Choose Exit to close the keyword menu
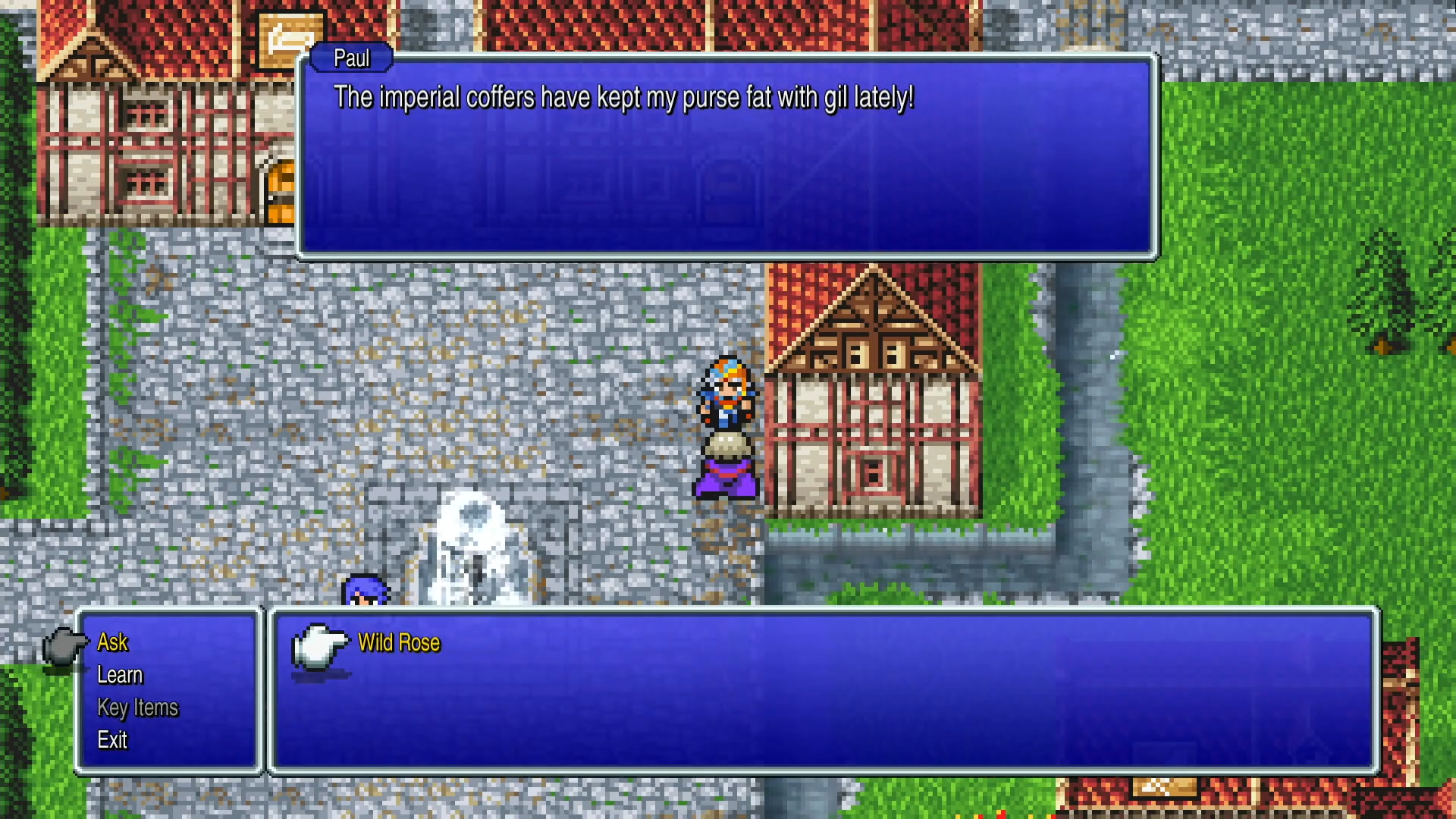Screen dimensions: 1456x819 point(112,741)
